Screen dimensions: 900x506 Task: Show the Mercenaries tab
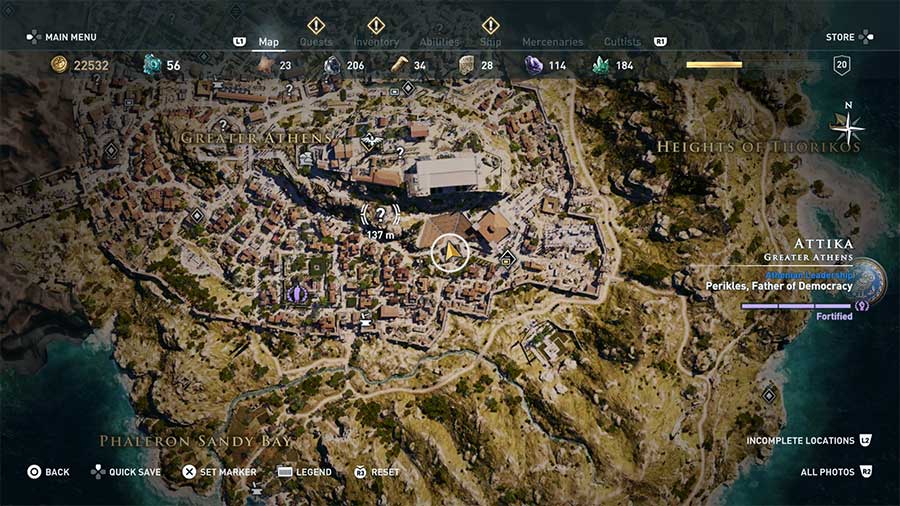(x=552, y=42)
